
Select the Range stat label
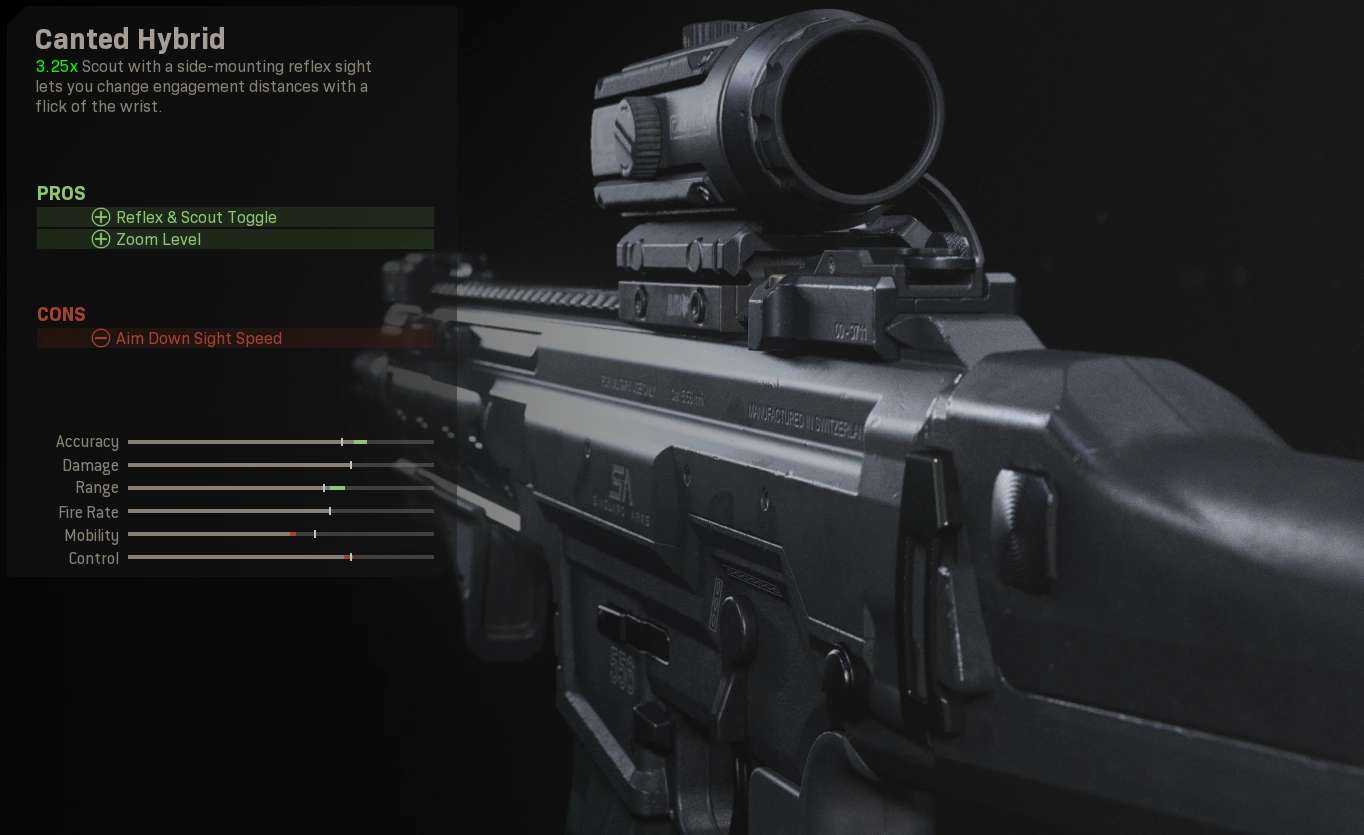(97, 488)
